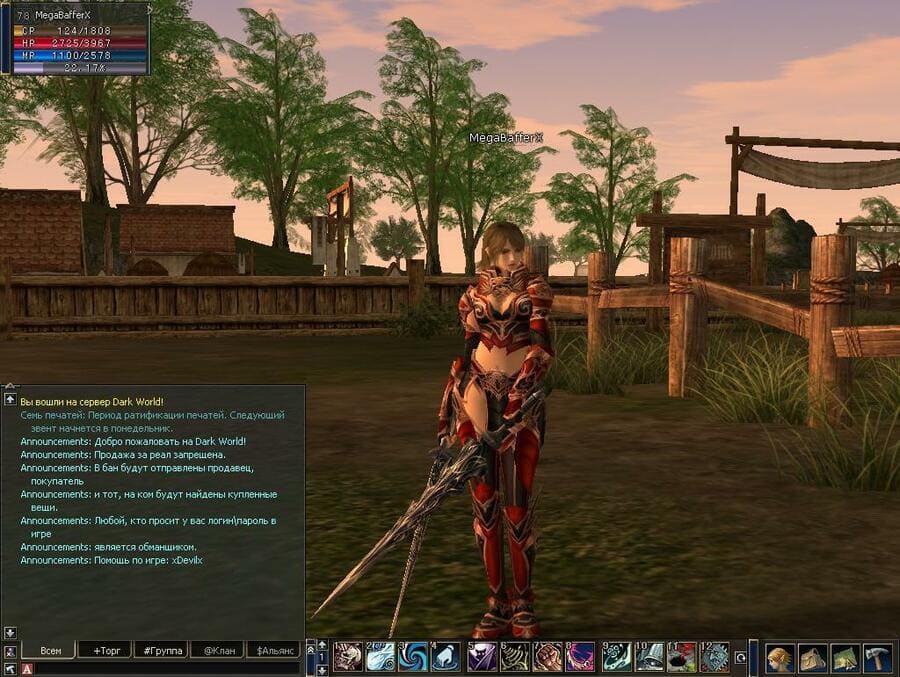
Task: Switch to the Всем chat tab
Action: [x=50, y=650]
